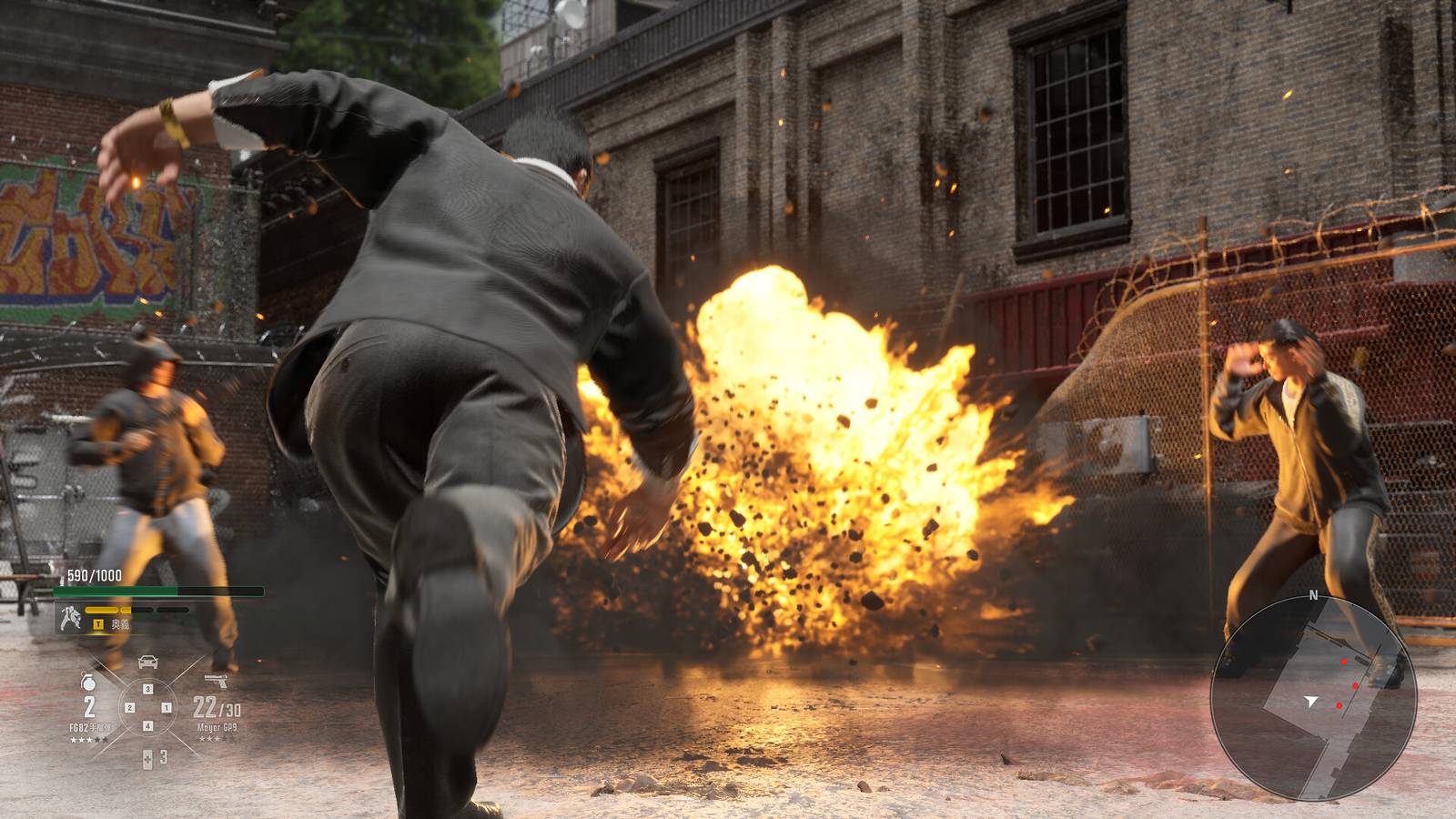
Task: Click the Meyer GP9 weapon name label
Action: pyautogui.click(x=217, y=726)
